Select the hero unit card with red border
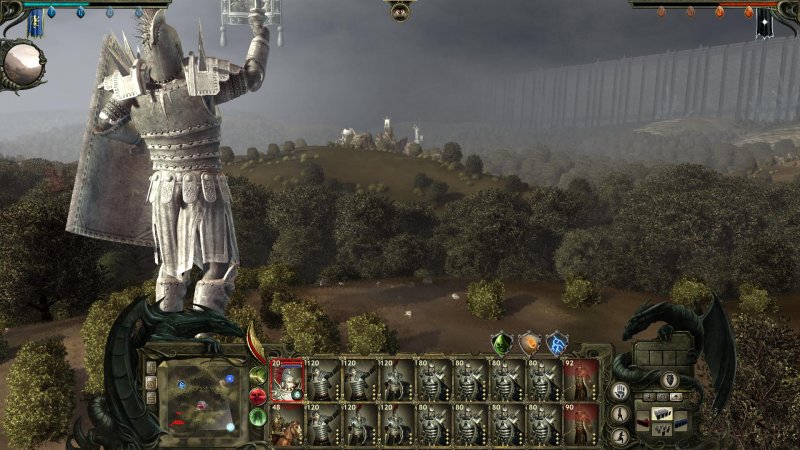The image size is (800, 450). (x=286, y=380)
